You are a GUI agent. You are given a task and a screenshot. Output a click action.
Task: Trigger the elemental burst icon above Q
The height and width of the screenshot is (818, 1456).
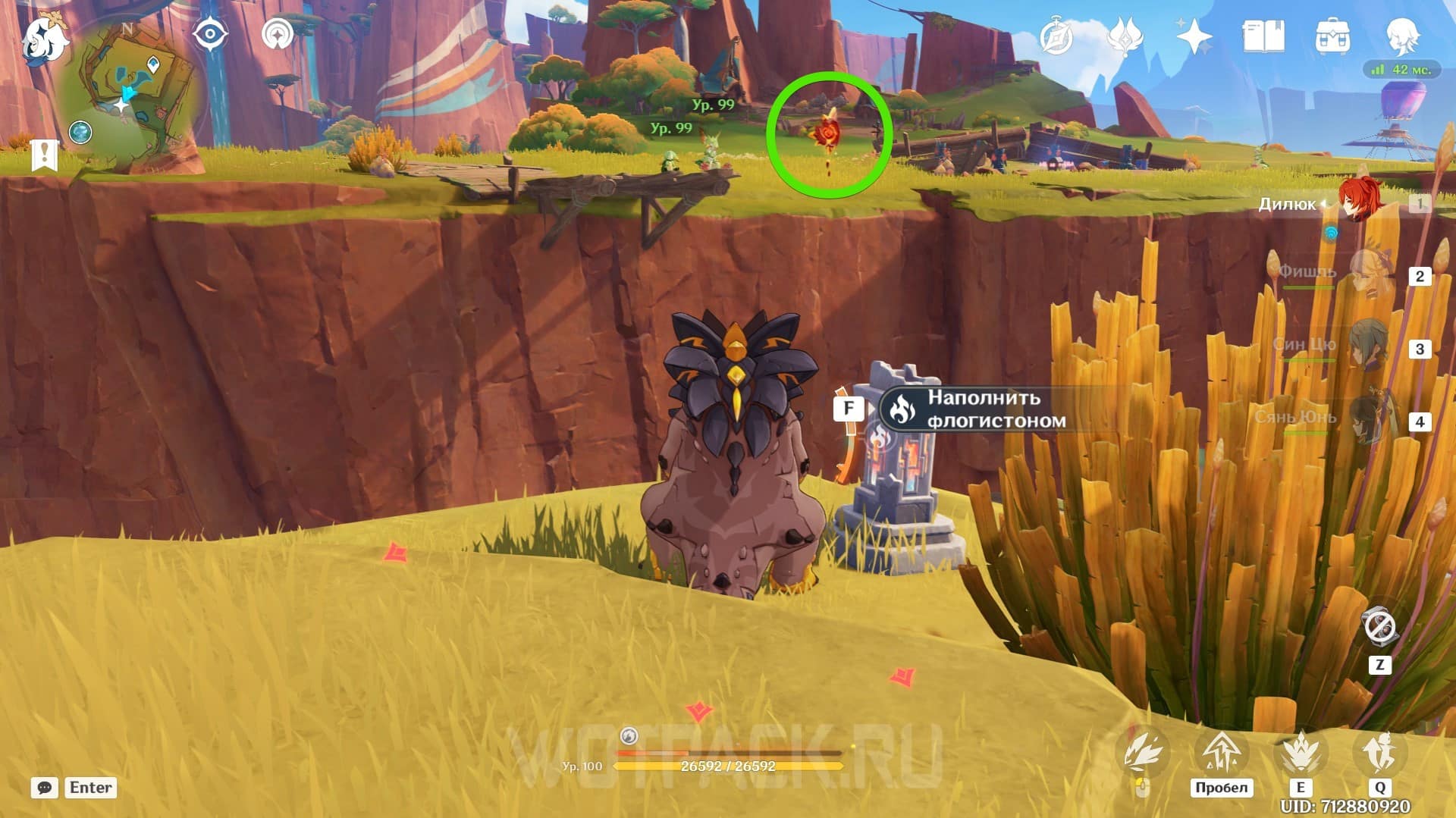[x=1380, y=753]
